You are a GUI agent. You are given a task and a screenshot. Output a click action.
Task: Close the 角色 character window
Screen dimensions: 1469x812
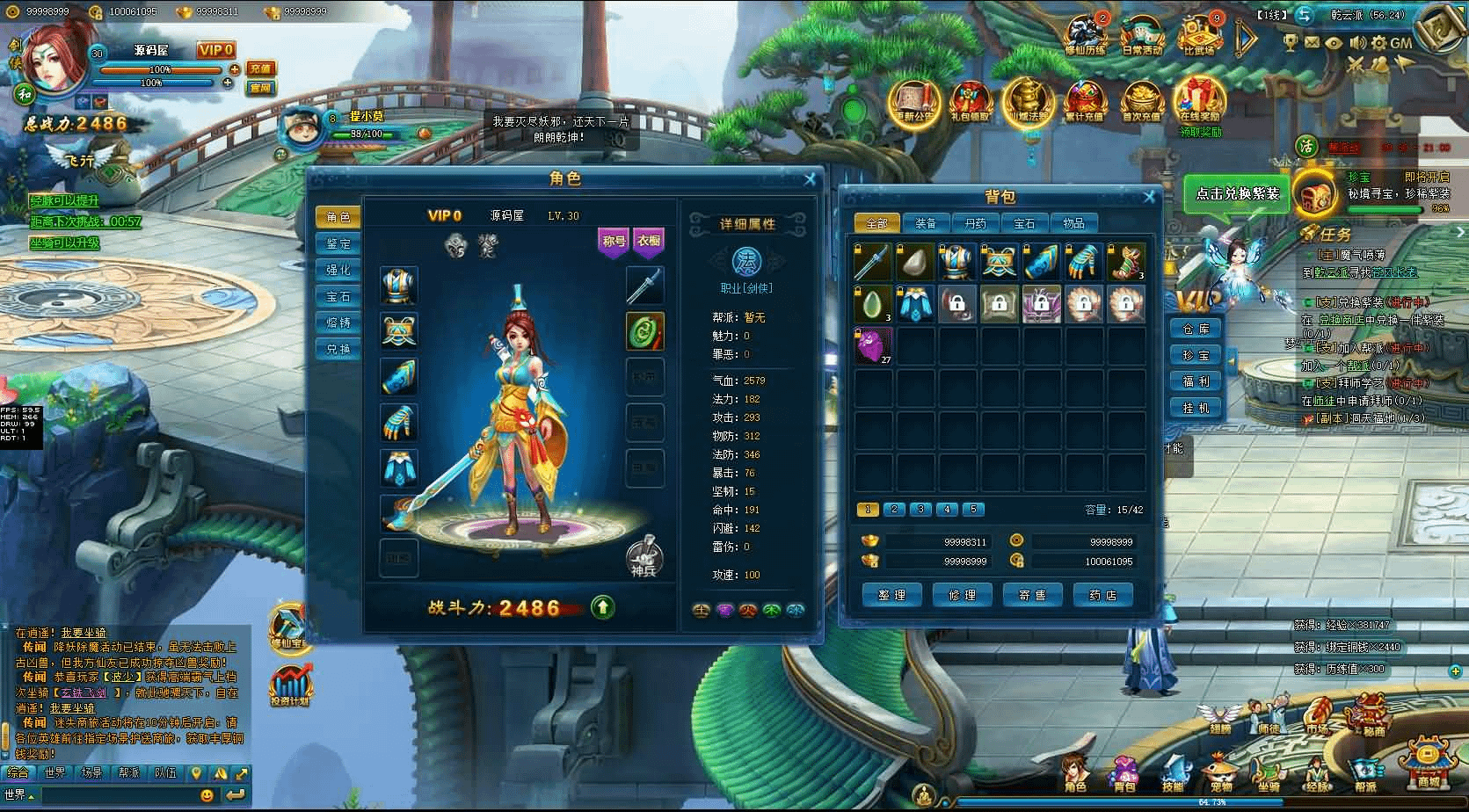pos(810,179)
